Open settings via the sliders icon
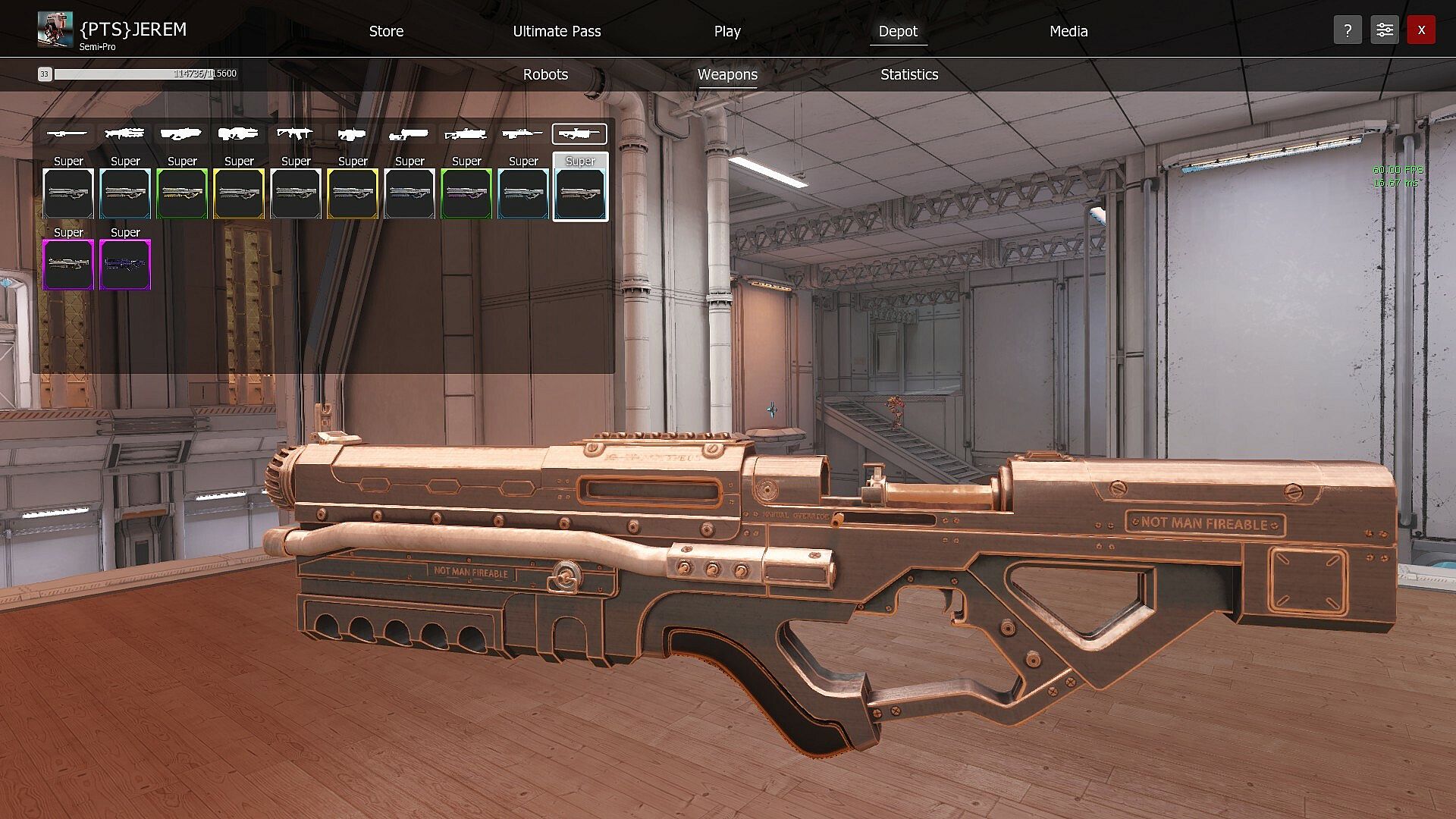 pyautogui.click(x=1384, y=30)
